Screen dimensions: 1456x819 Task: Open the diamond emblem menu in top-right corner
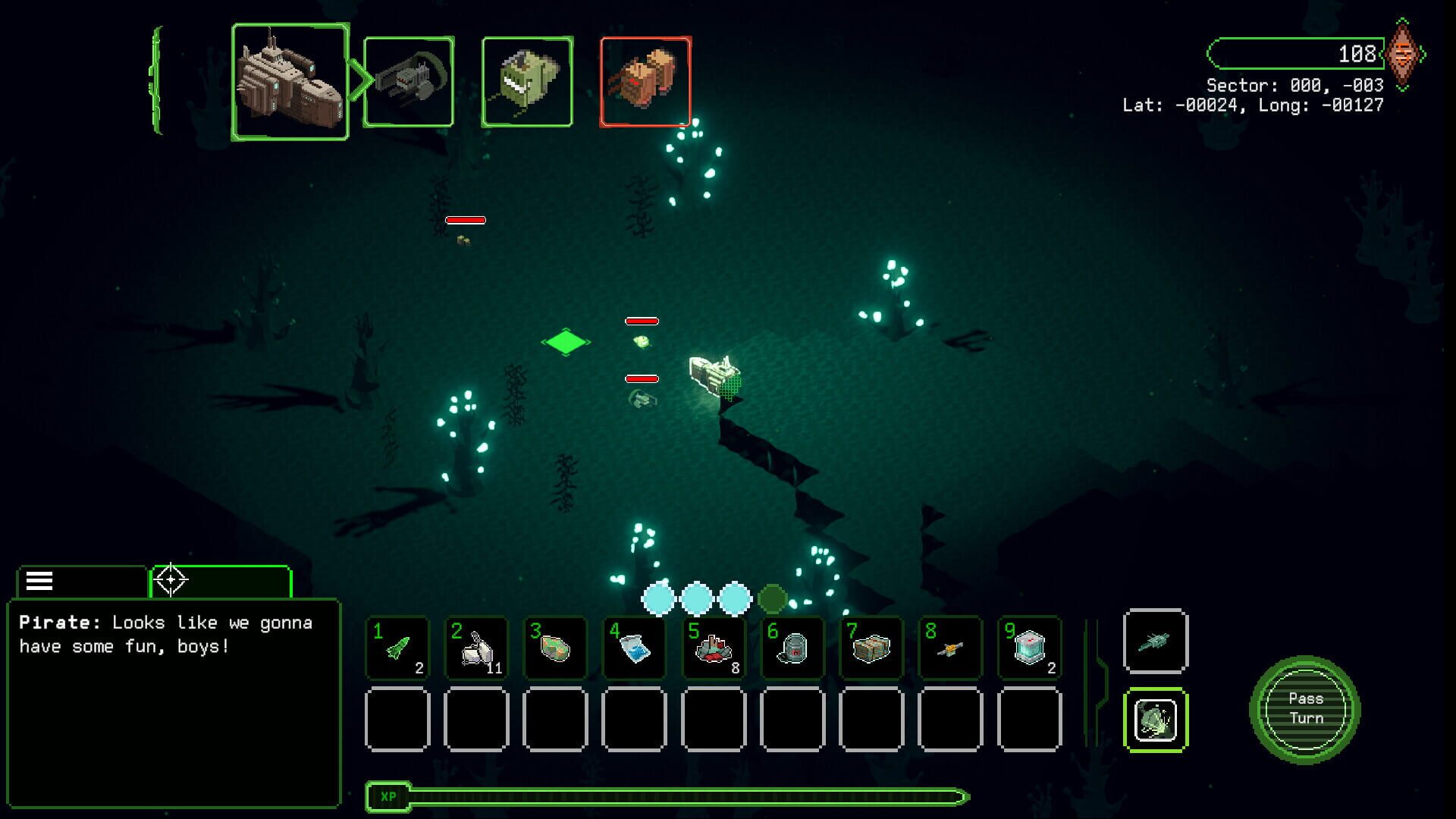(x=1404, y=54)
